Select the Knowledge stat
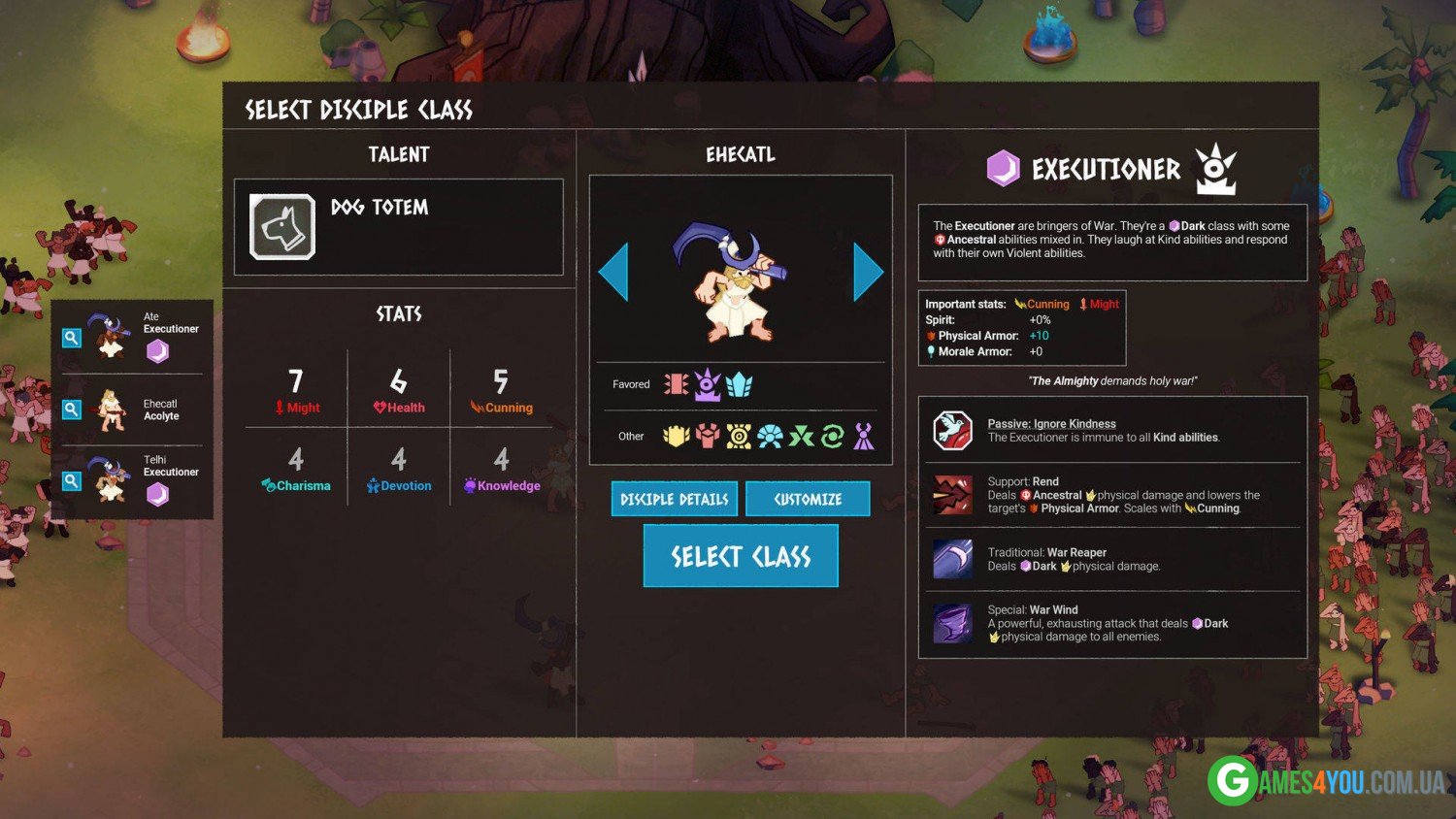1456x819 pixels. pos(501,469)
